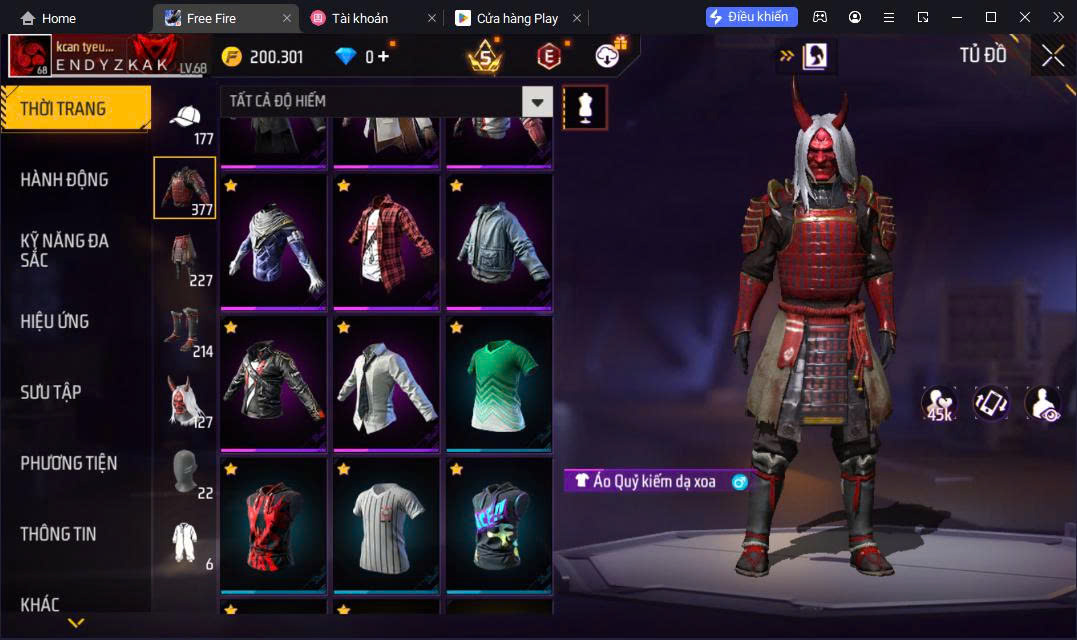Image resolution: width=1077 pixels, height=640 pixels.
Task: Select the red plaid flannel shirt
Action: 386,242
